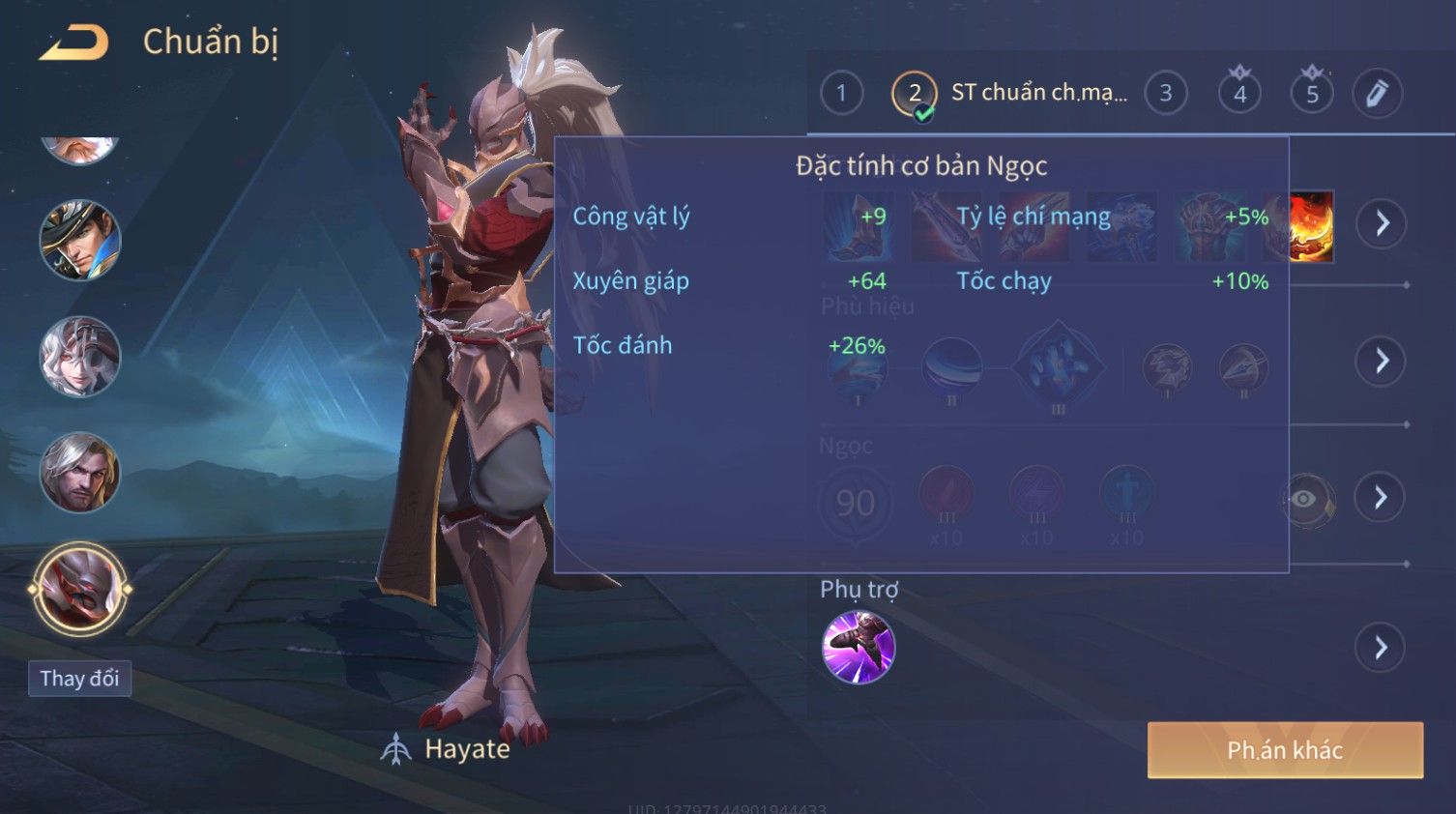Select the Phụ trợ support spell icon
1456x814 pixels.
tap(858, 647)
